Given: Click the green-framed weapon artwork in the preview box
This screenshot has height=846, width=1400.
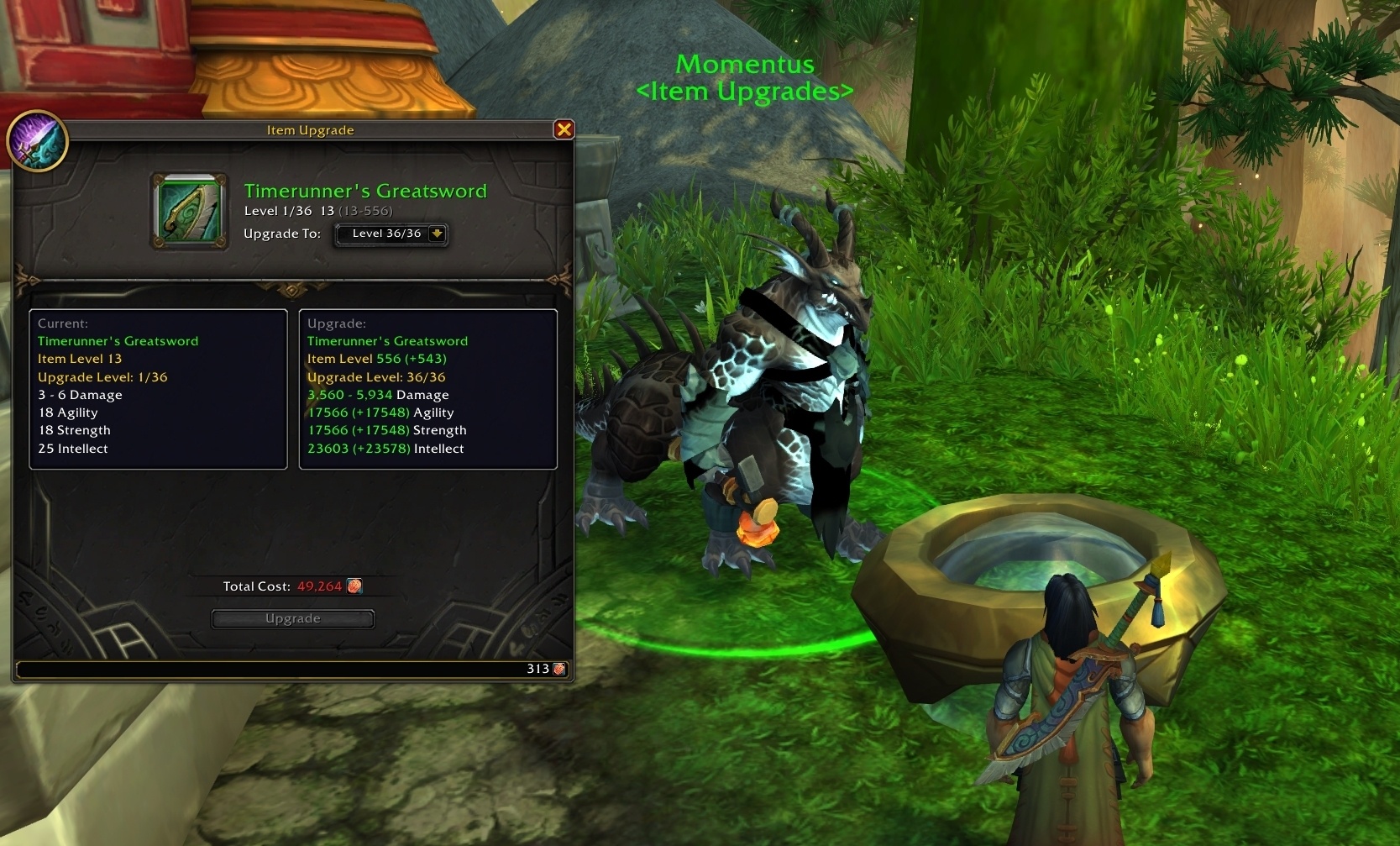Looking at the screenshot, I should click(x=188, y=211).
